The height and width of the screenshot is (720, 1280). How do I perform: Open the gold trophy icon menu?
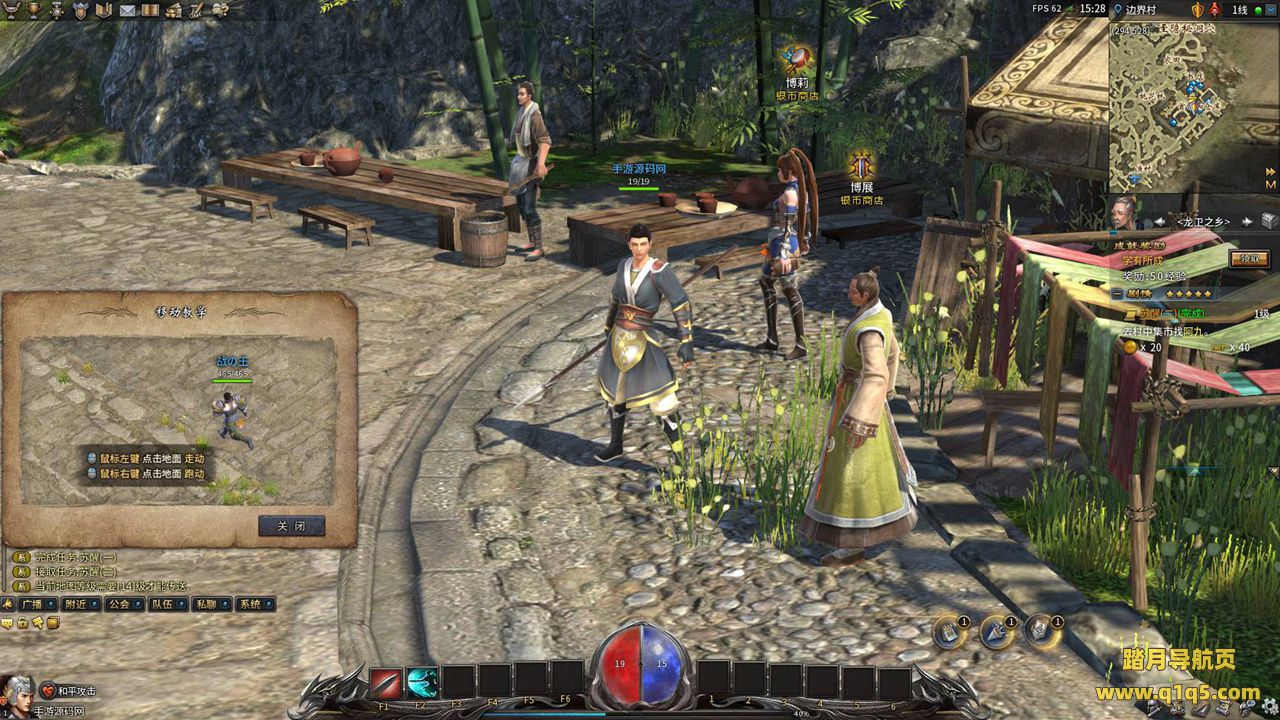click(32, 10)
